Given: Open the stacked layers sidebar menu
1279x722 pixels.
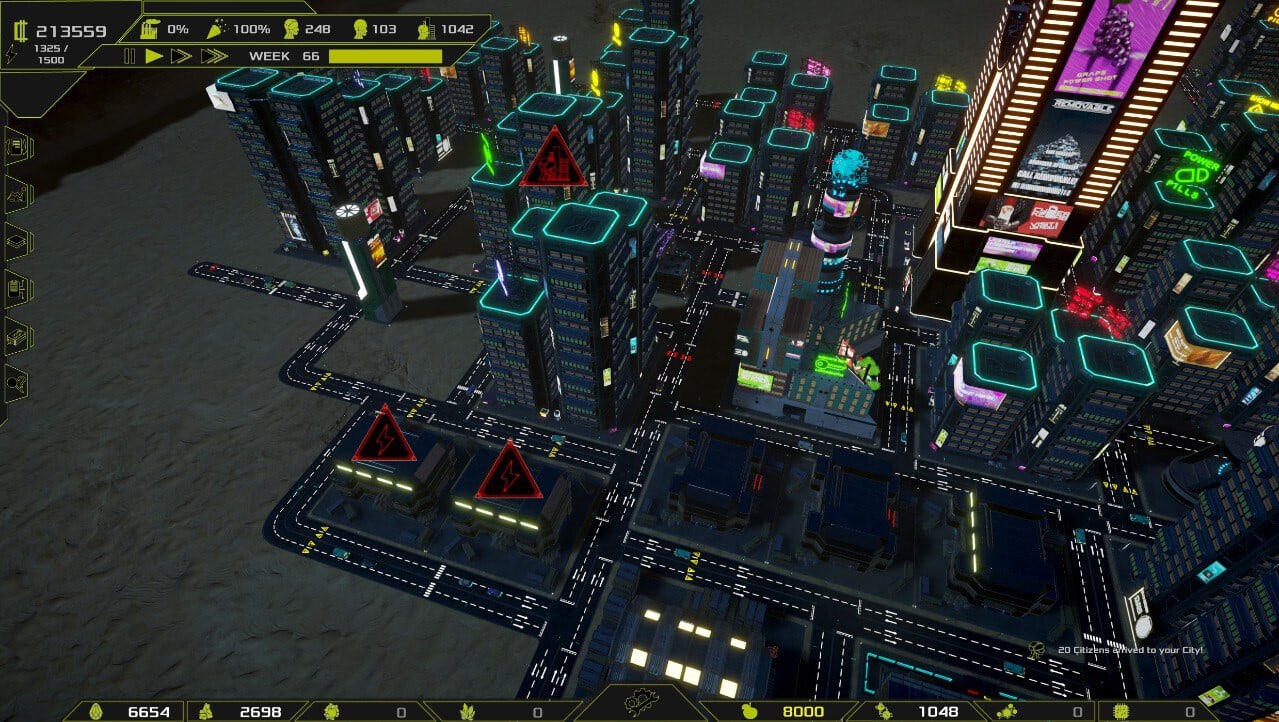Looking at the screenshot, I should [x=18, y=242].
